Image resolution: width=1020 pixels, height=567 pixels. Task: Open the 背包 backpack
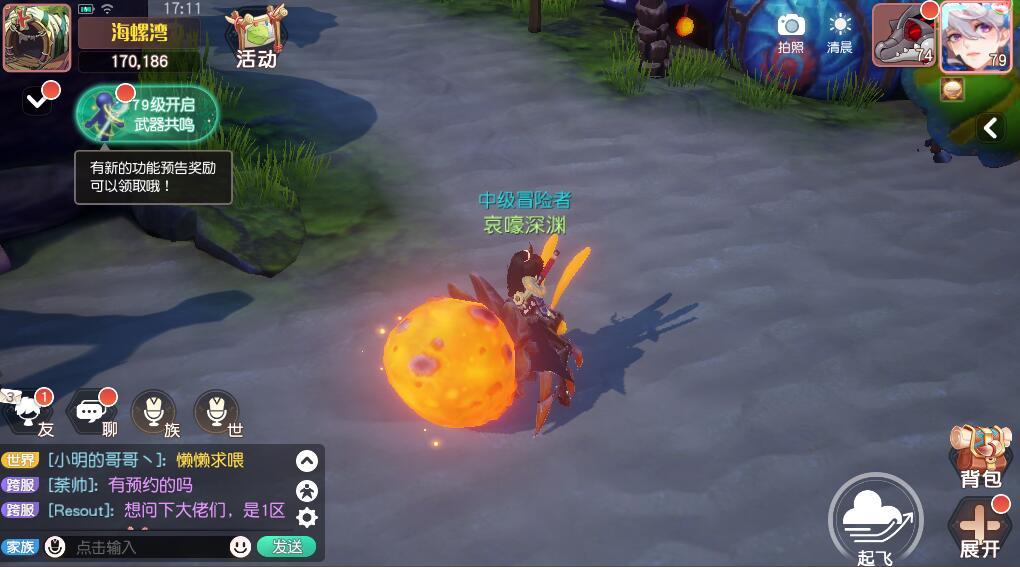pos(981,457)
